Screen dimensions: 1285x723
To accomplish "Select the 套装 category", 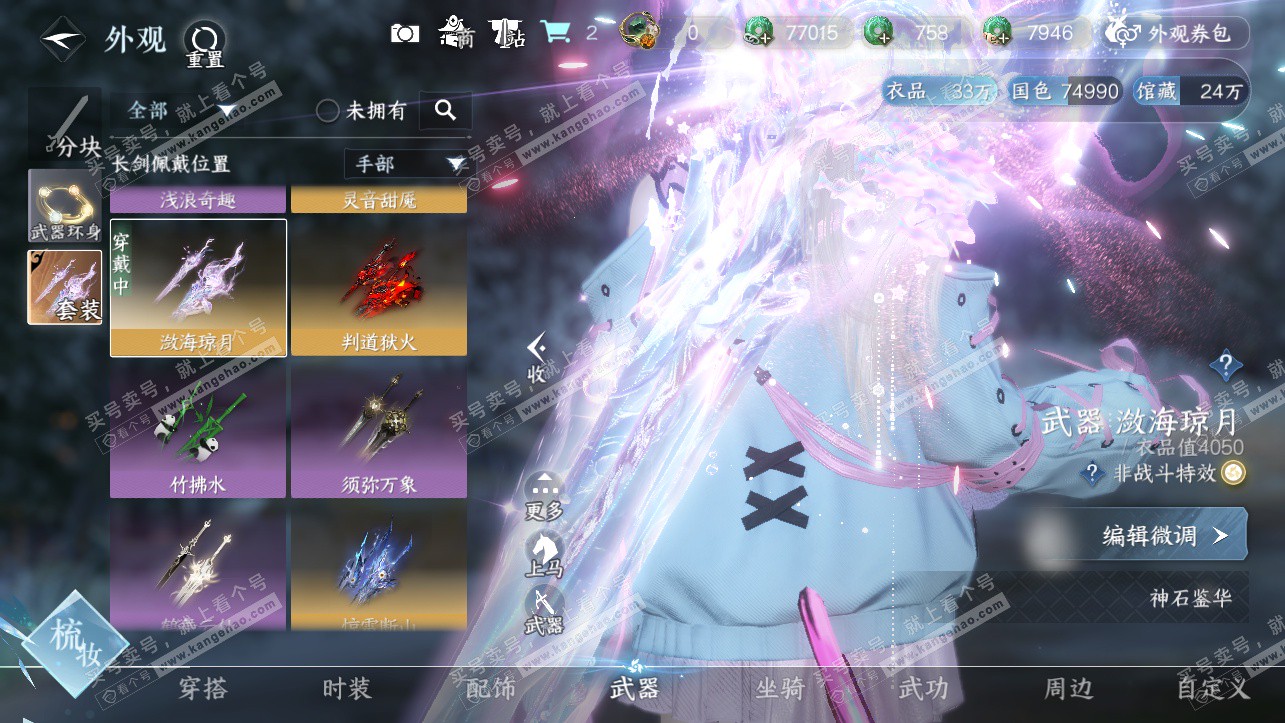I will (64, 287).
